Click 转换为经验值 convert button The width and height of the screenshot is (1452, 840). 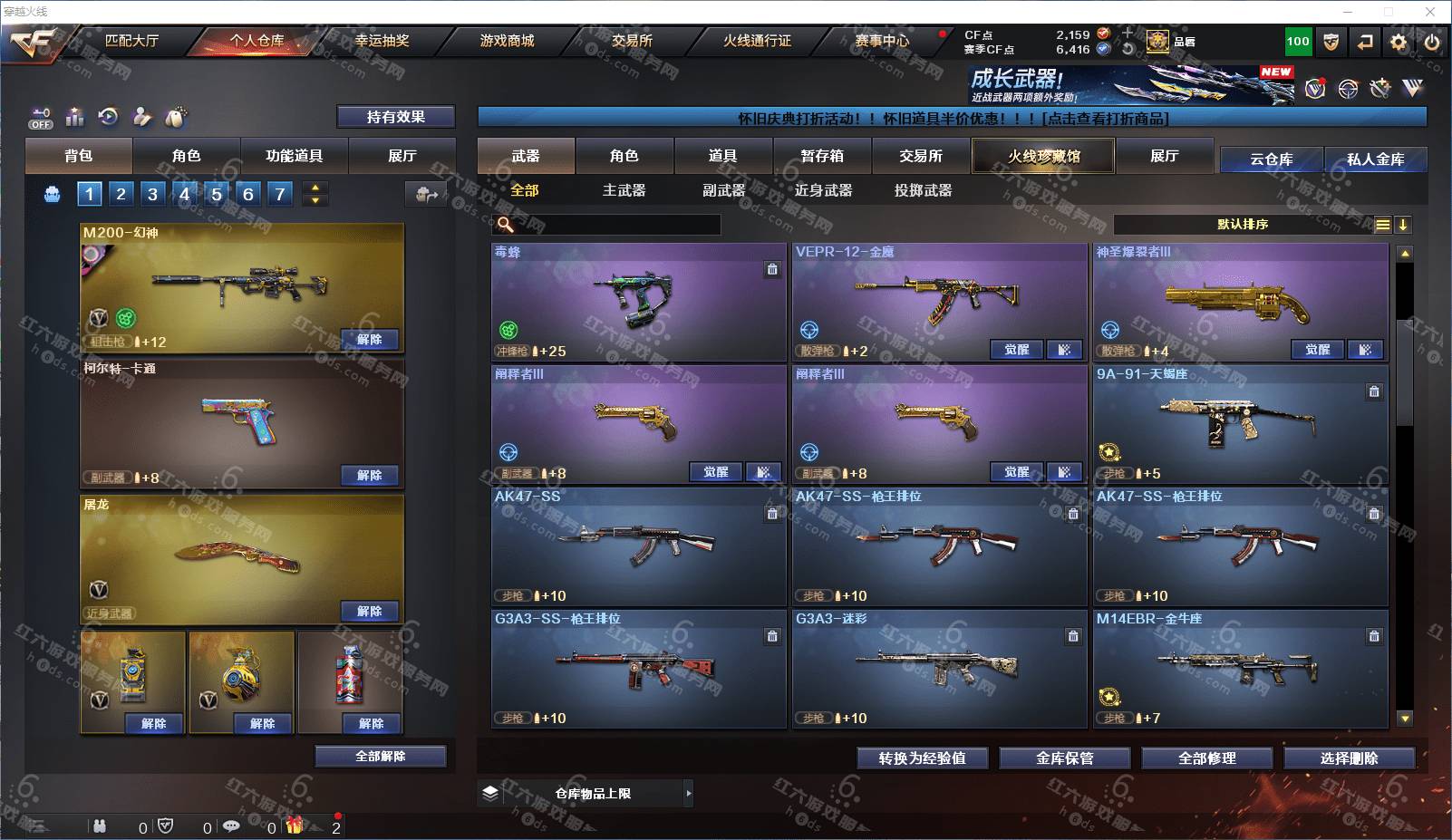(922, 758)
